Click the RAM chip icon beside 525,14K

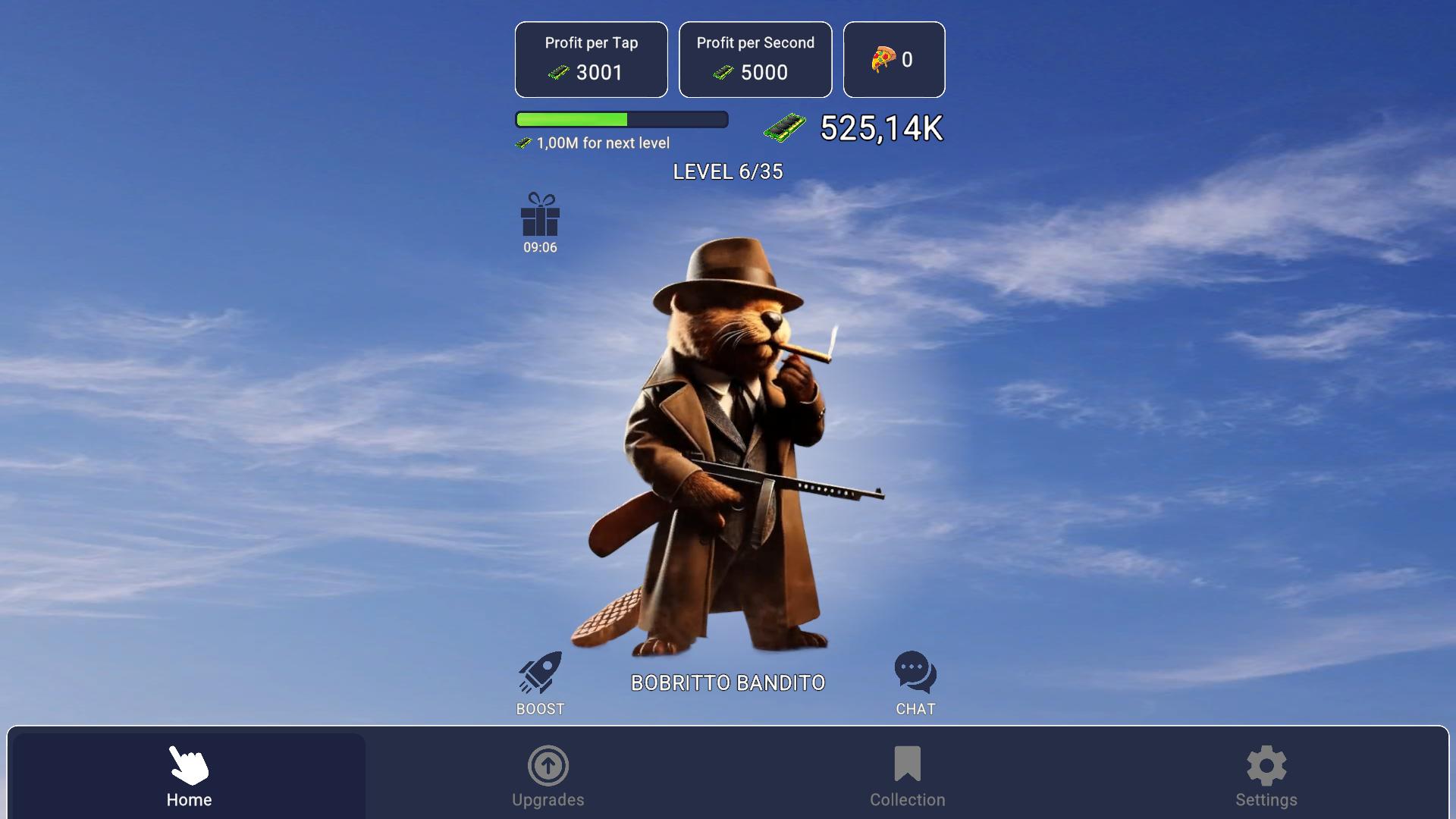click(786, 127)
